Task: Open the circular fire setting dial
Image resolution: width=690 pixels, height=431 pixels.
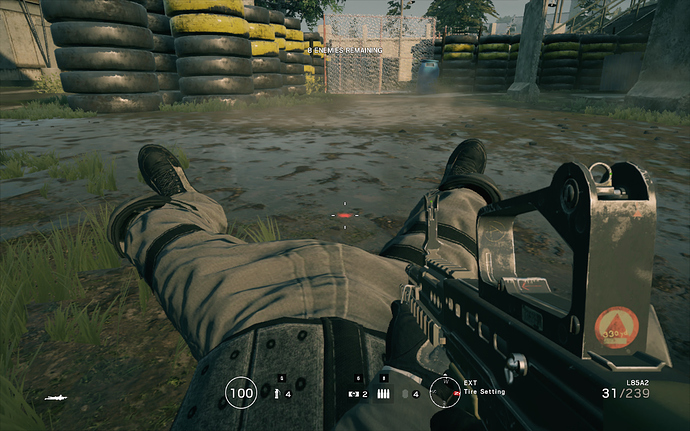Action: coord(444,391)
